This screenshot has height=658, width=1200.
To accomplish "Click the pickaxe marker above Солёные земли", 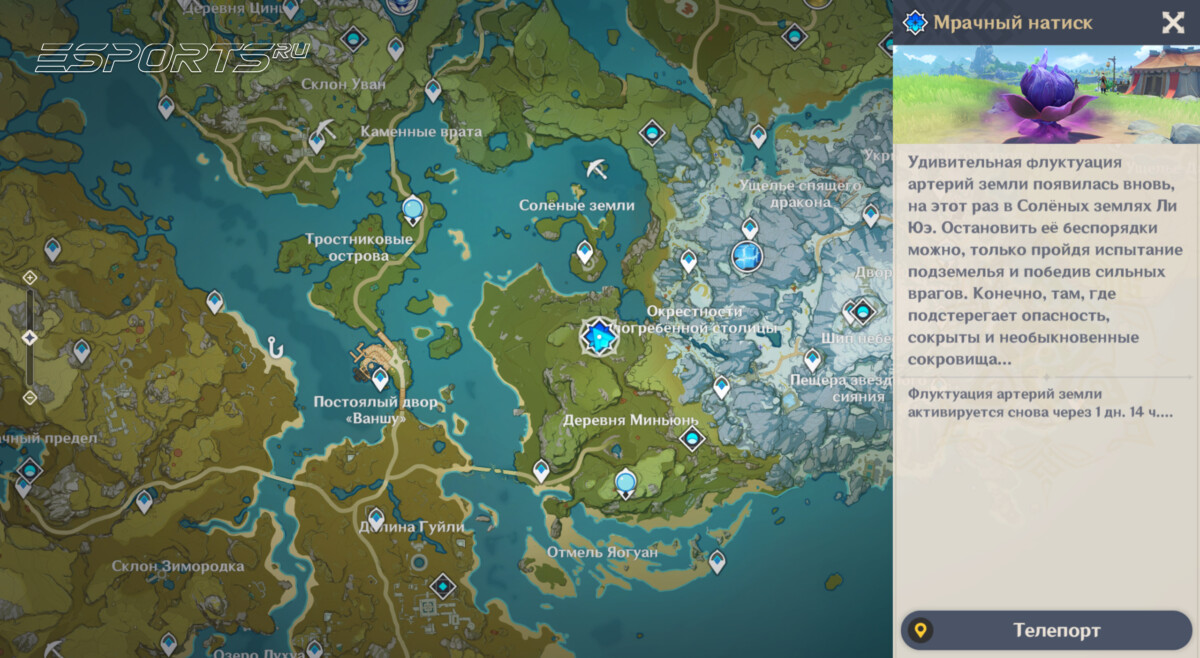I will 597,168.
